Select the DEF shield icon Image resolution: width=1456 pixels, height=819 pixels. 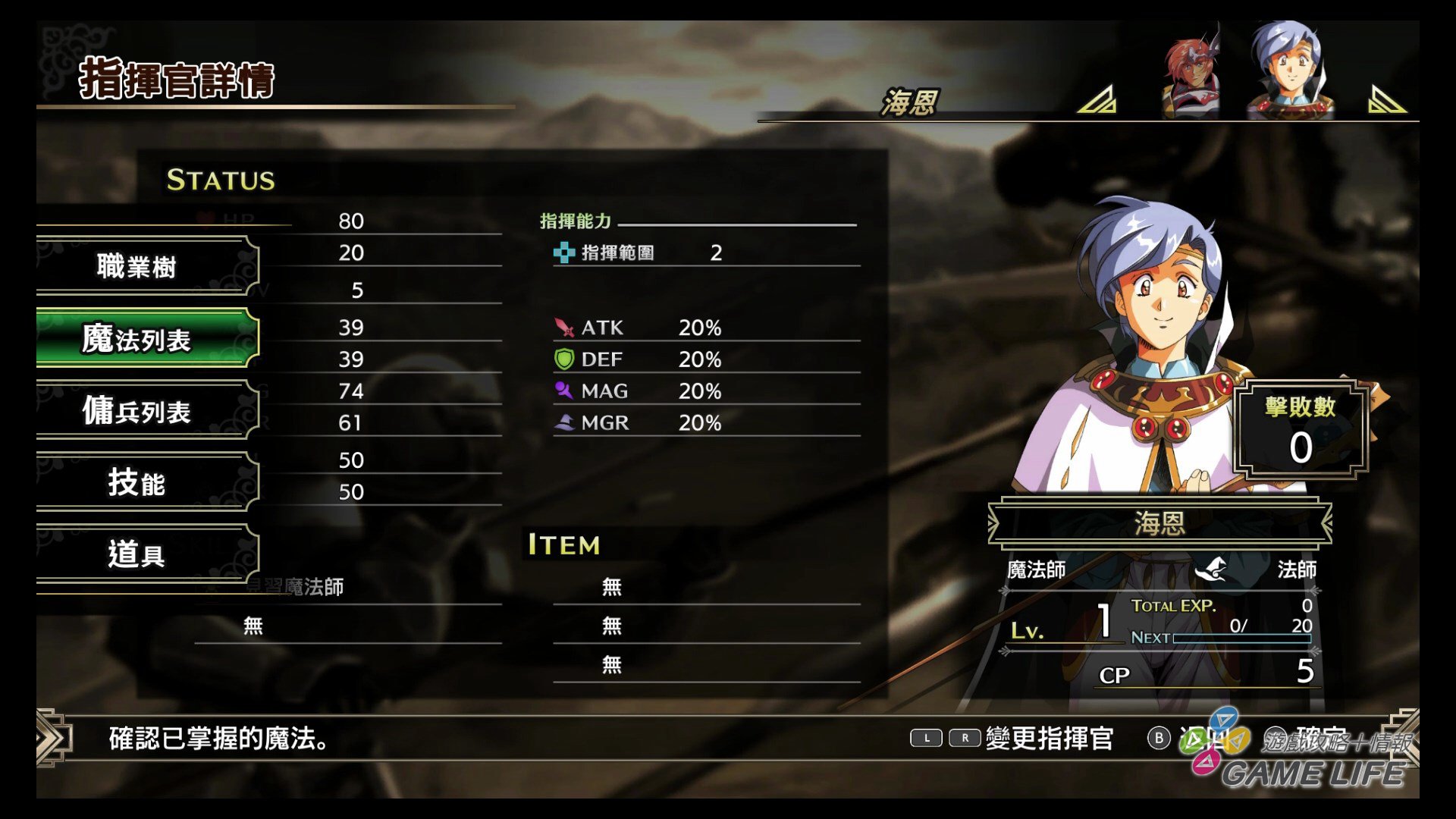pyautogui.click(x=564, y=359)
